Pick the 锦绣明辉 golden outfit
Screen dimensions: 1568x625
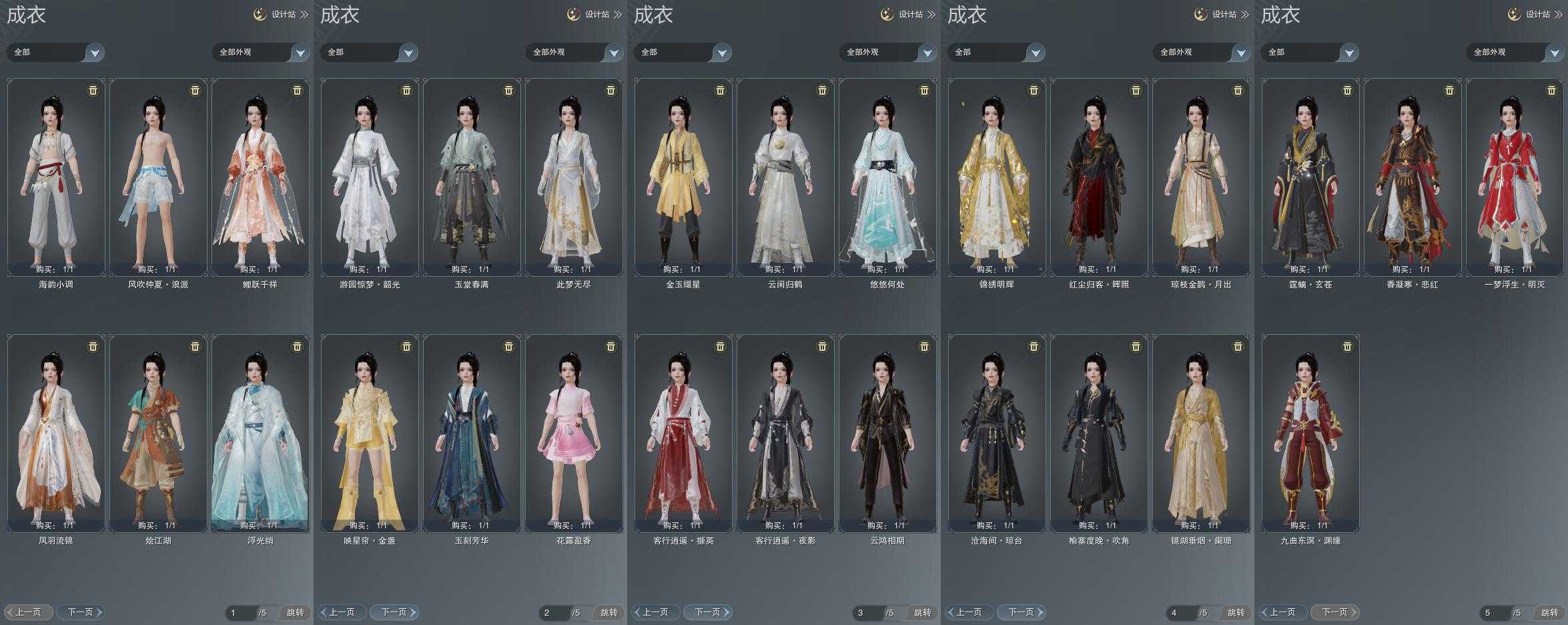pos(997,177)
